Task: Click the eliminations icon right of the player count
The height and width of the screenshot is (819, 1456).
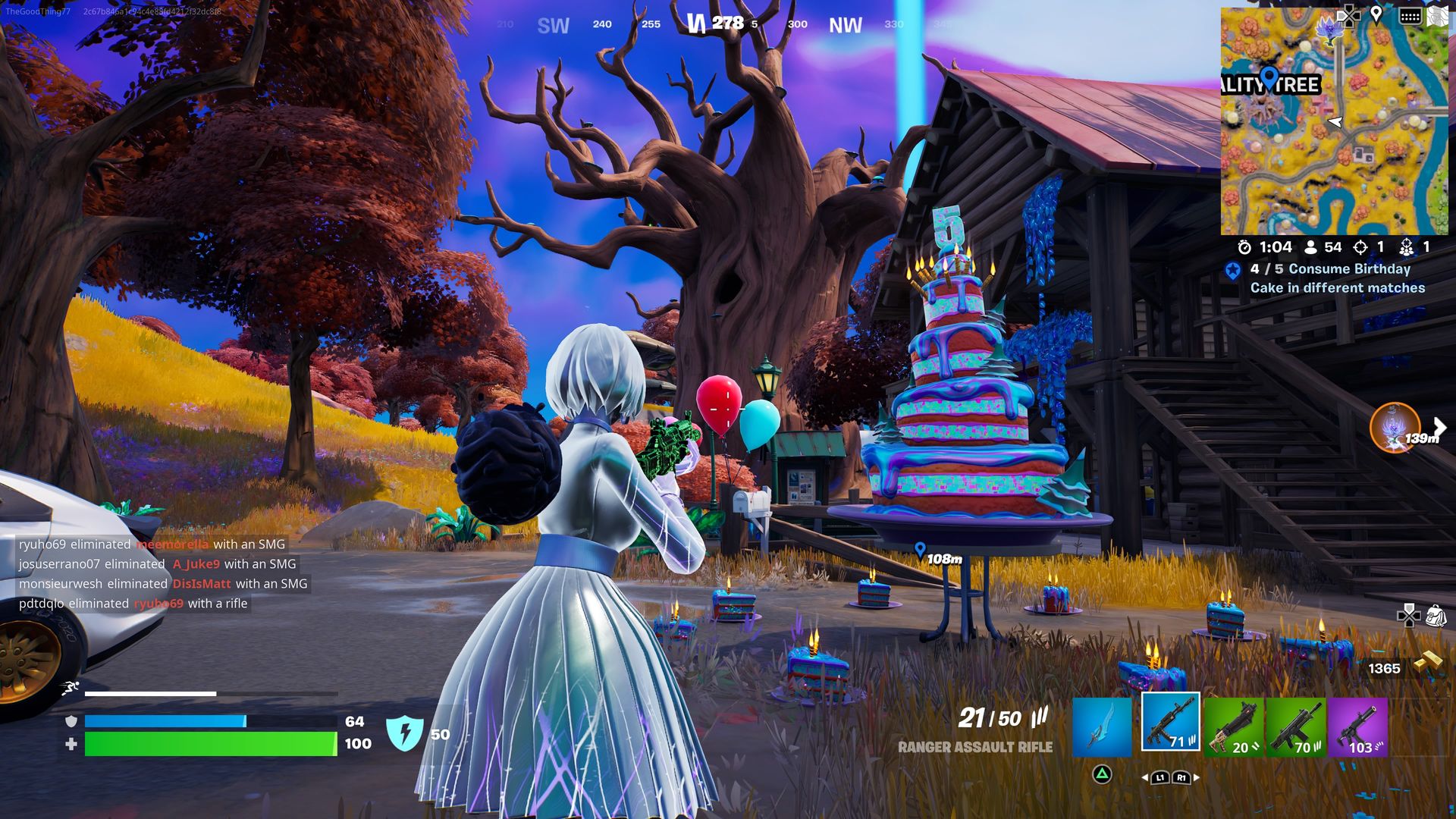Action: click(x=1361, y=246)
